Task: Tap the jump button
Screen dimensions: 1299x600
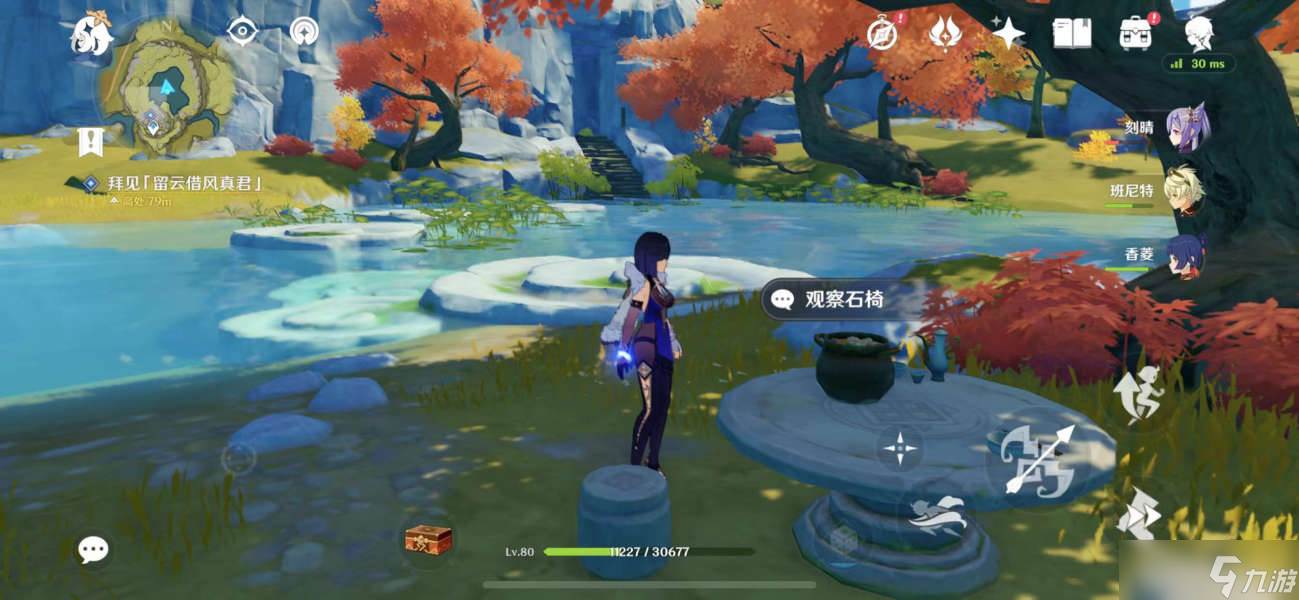Action: tap(1138, 393)
